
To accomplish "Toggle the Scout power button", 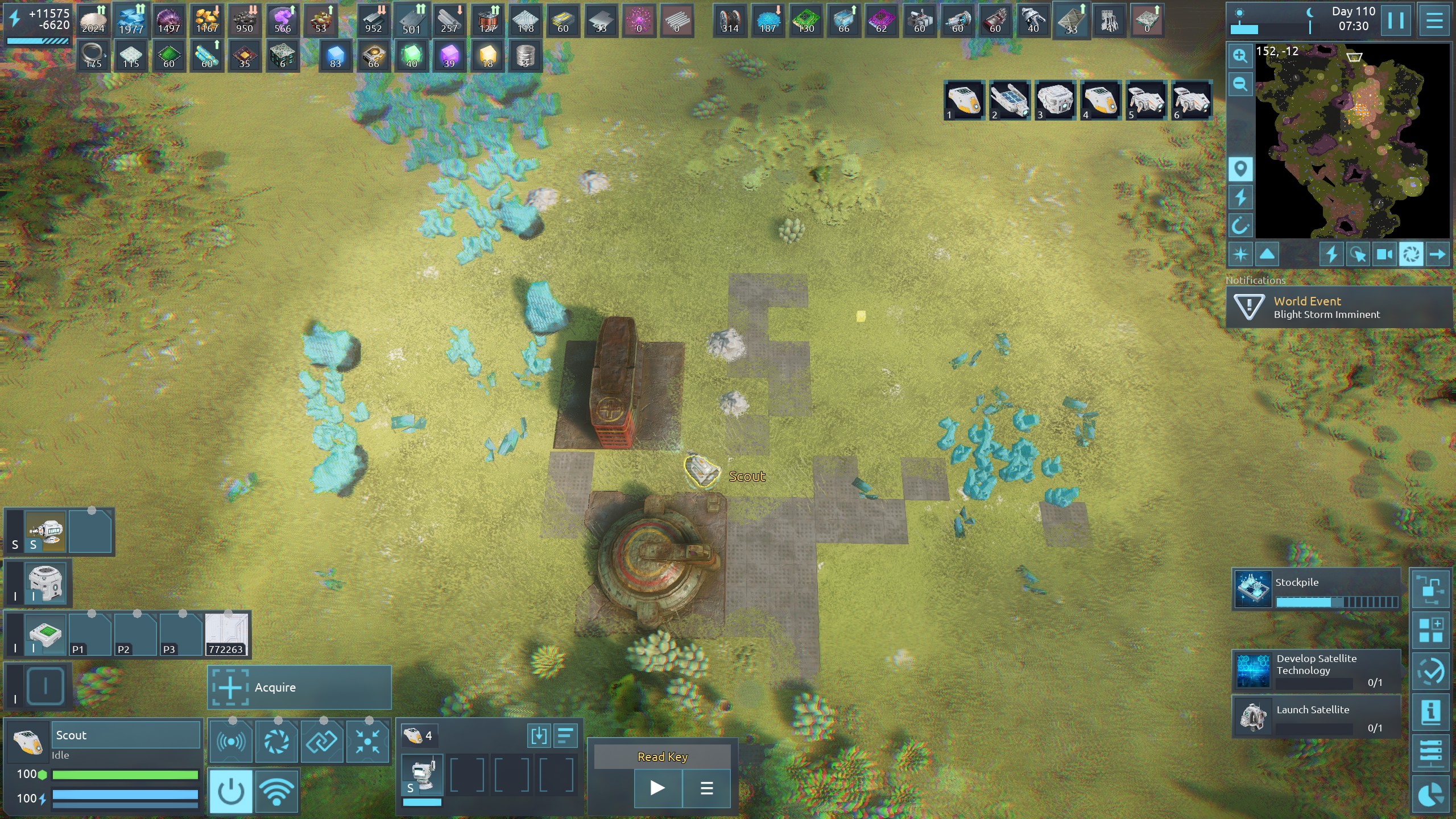I will (231, 791).
